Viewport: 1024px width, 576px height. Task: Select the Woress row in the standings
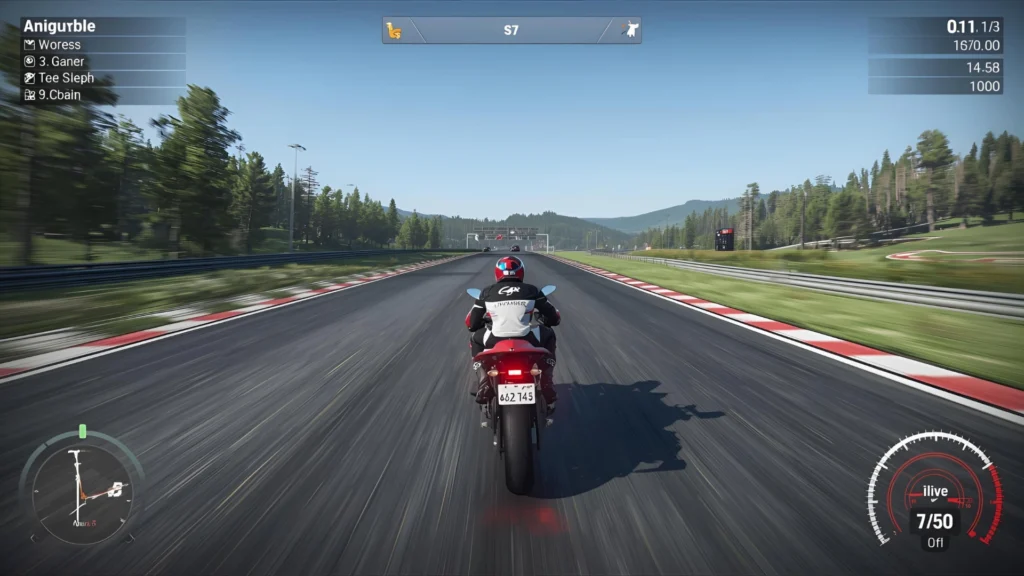tap(100, 45)
